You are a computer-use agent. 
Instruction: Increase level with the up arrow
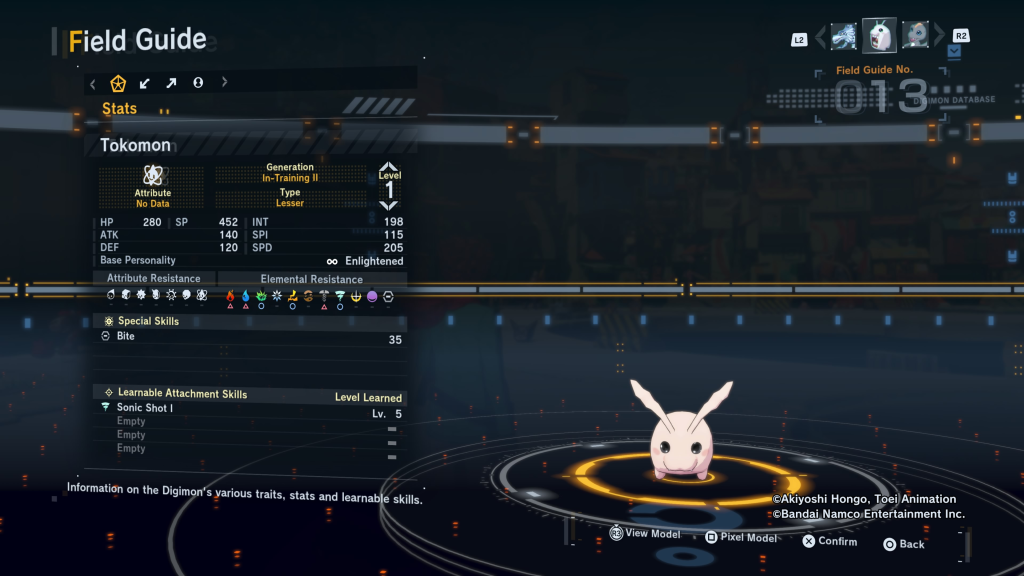[x=389, y=167]
